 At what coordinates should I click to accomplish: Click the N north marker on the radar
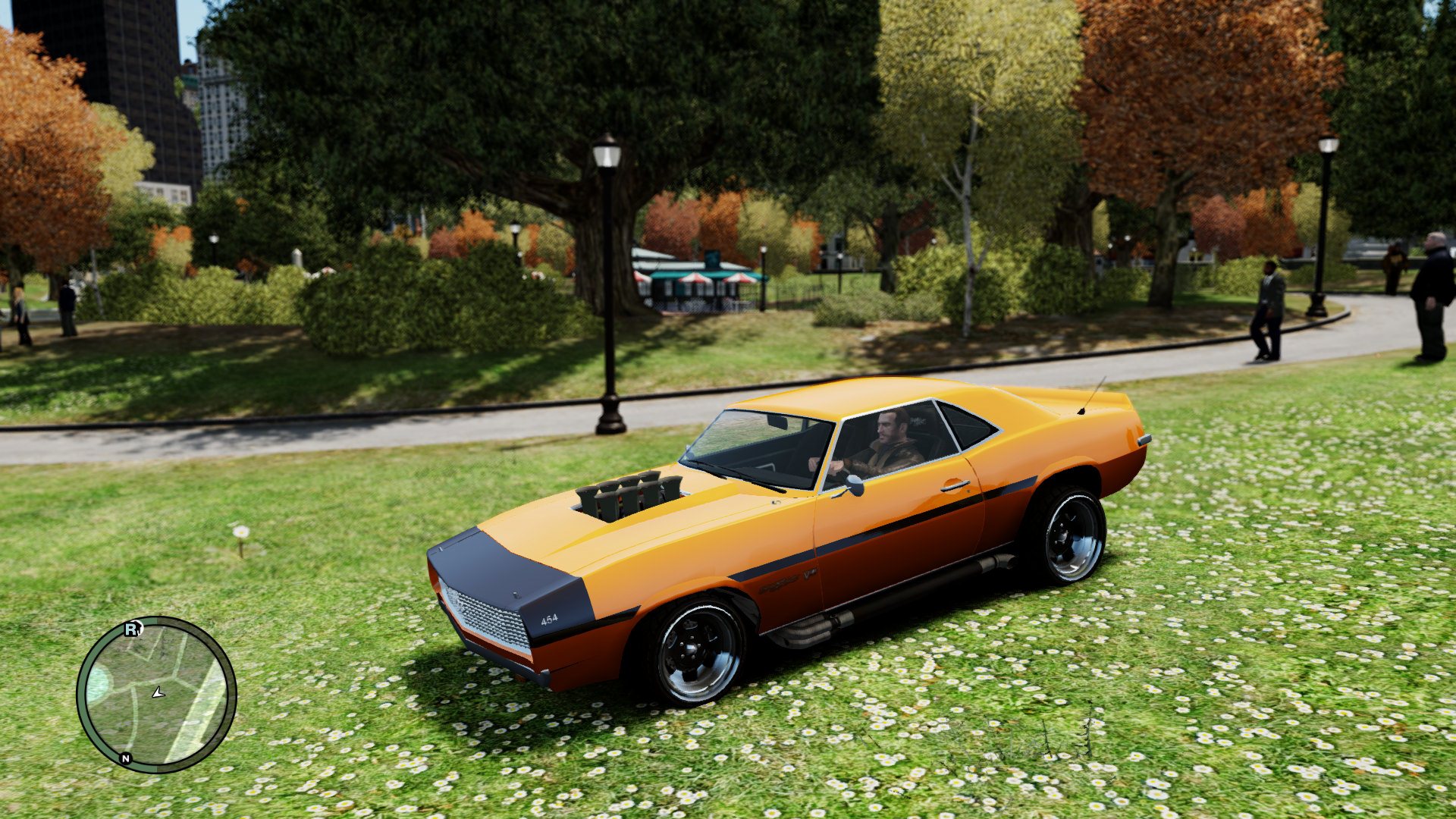(x=126, y=758)
